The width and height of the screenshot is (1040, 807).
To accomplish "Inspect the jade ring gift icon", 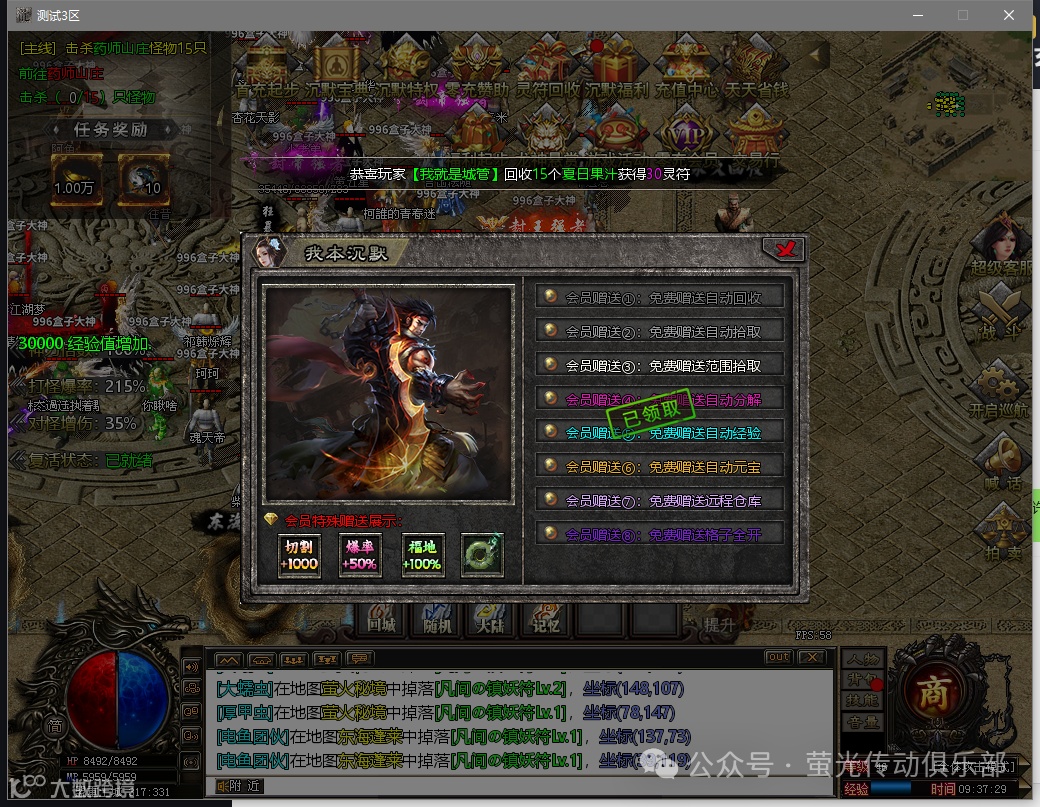I will (x=482, y=555).
